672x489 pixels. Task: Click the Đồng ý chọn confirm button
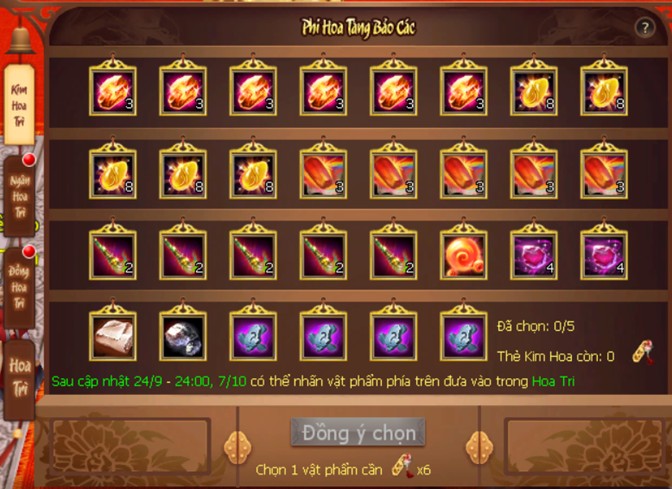point(358,433)
